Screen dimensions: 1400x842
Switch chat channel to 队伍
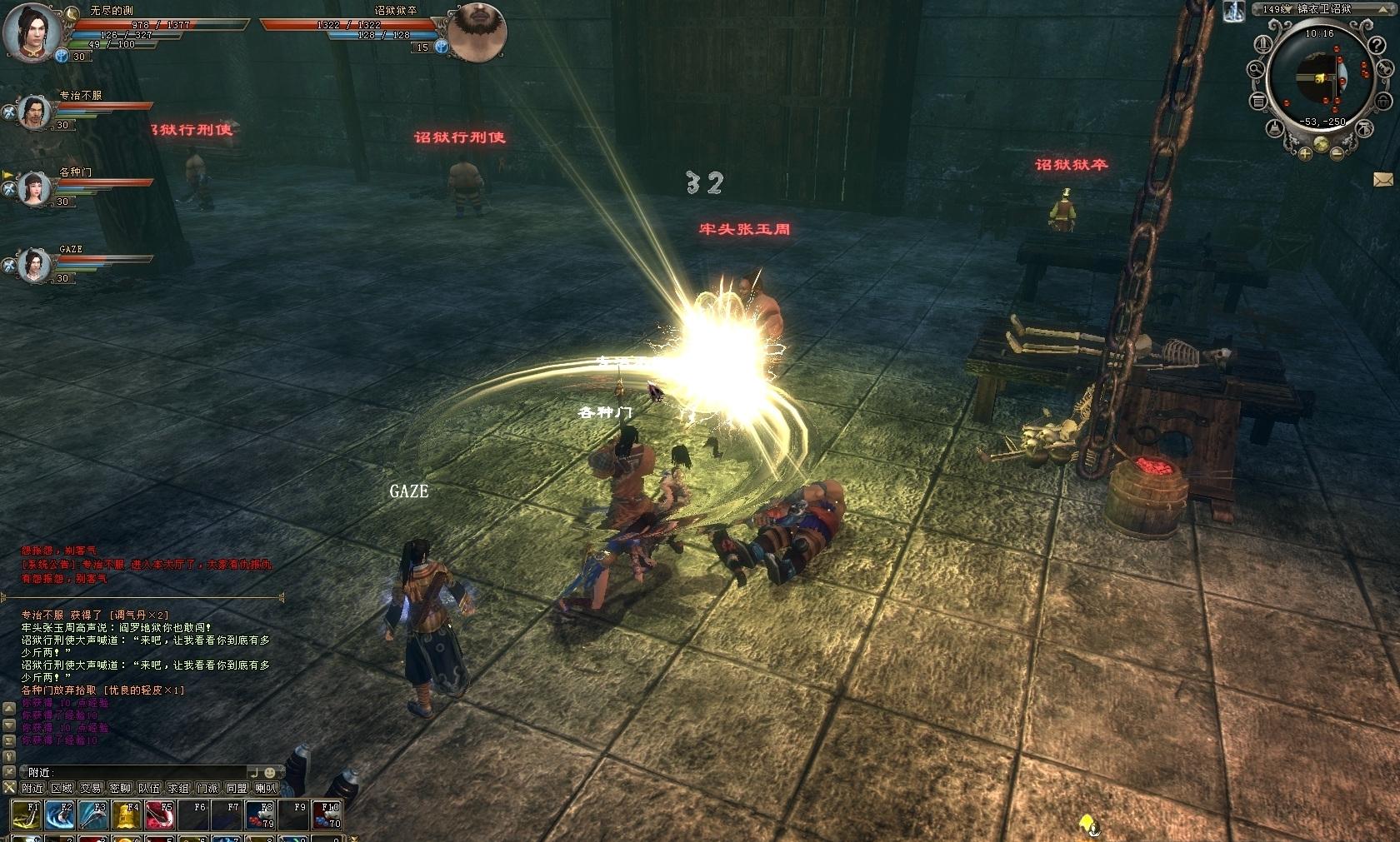pyautogui.click(x=149, y=788)
